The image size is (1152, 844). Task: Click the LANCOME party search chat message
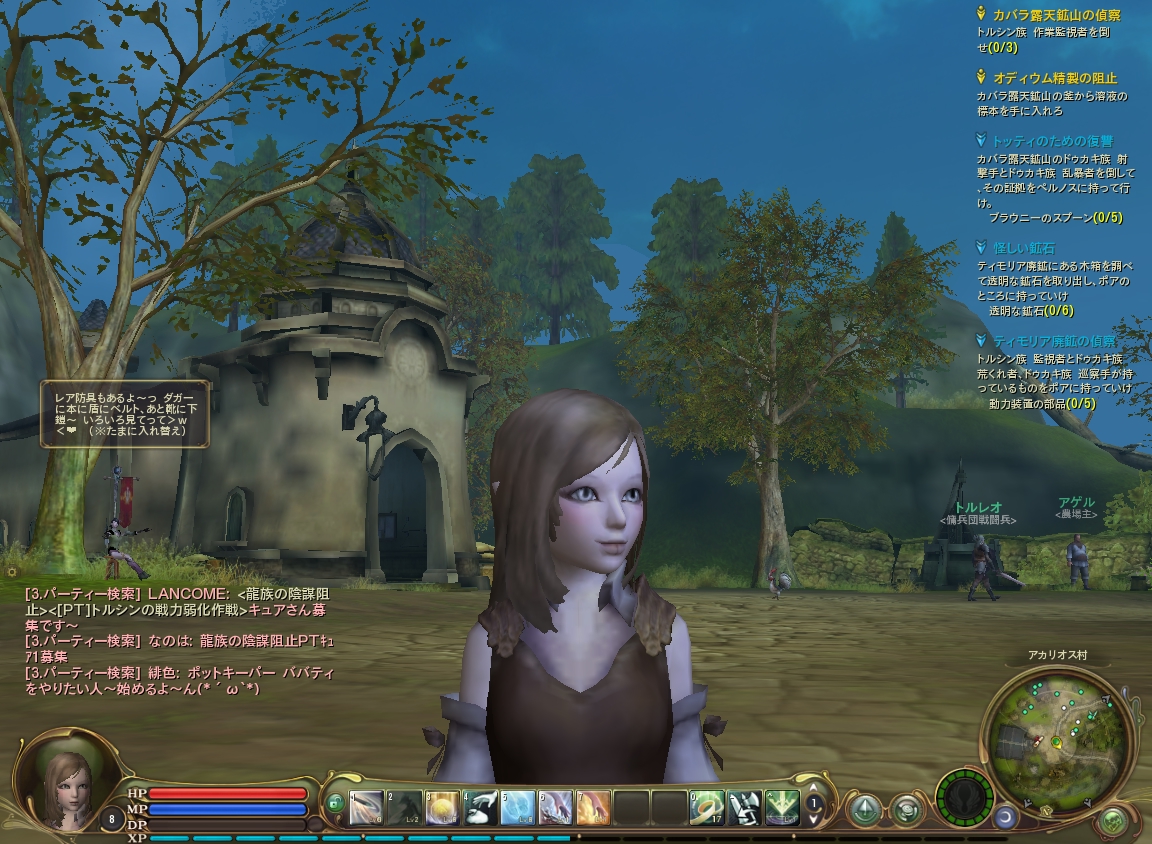point(178,602)
